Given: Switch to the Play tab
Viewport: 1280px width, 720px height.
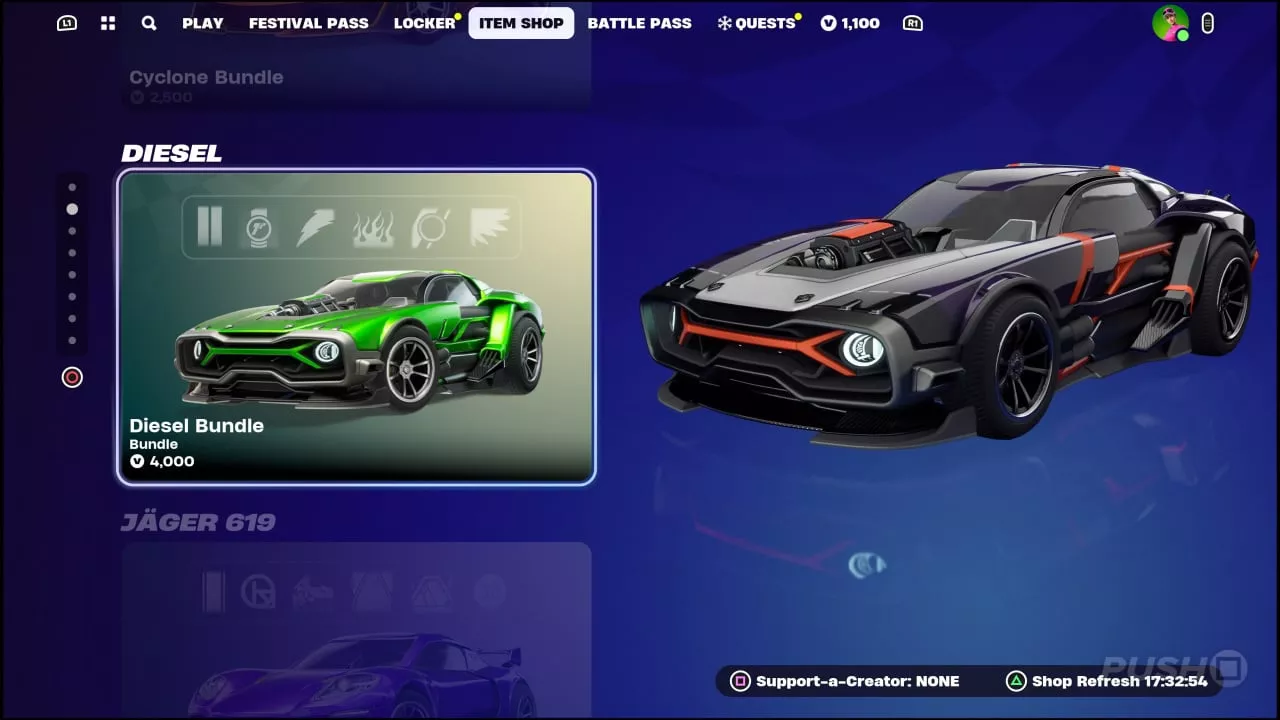Looking at the screenshot, I should coord(202,23).
